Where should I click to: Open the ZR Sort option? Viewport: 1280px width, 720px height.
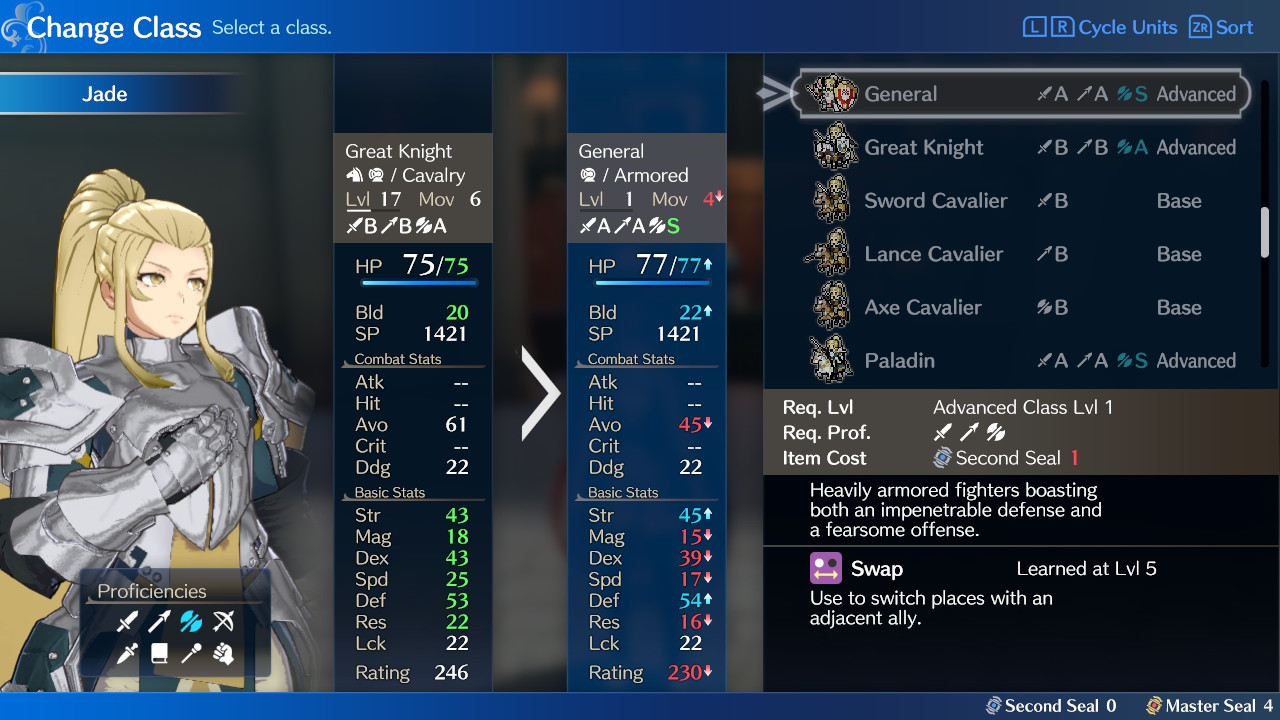(1220, 27)
